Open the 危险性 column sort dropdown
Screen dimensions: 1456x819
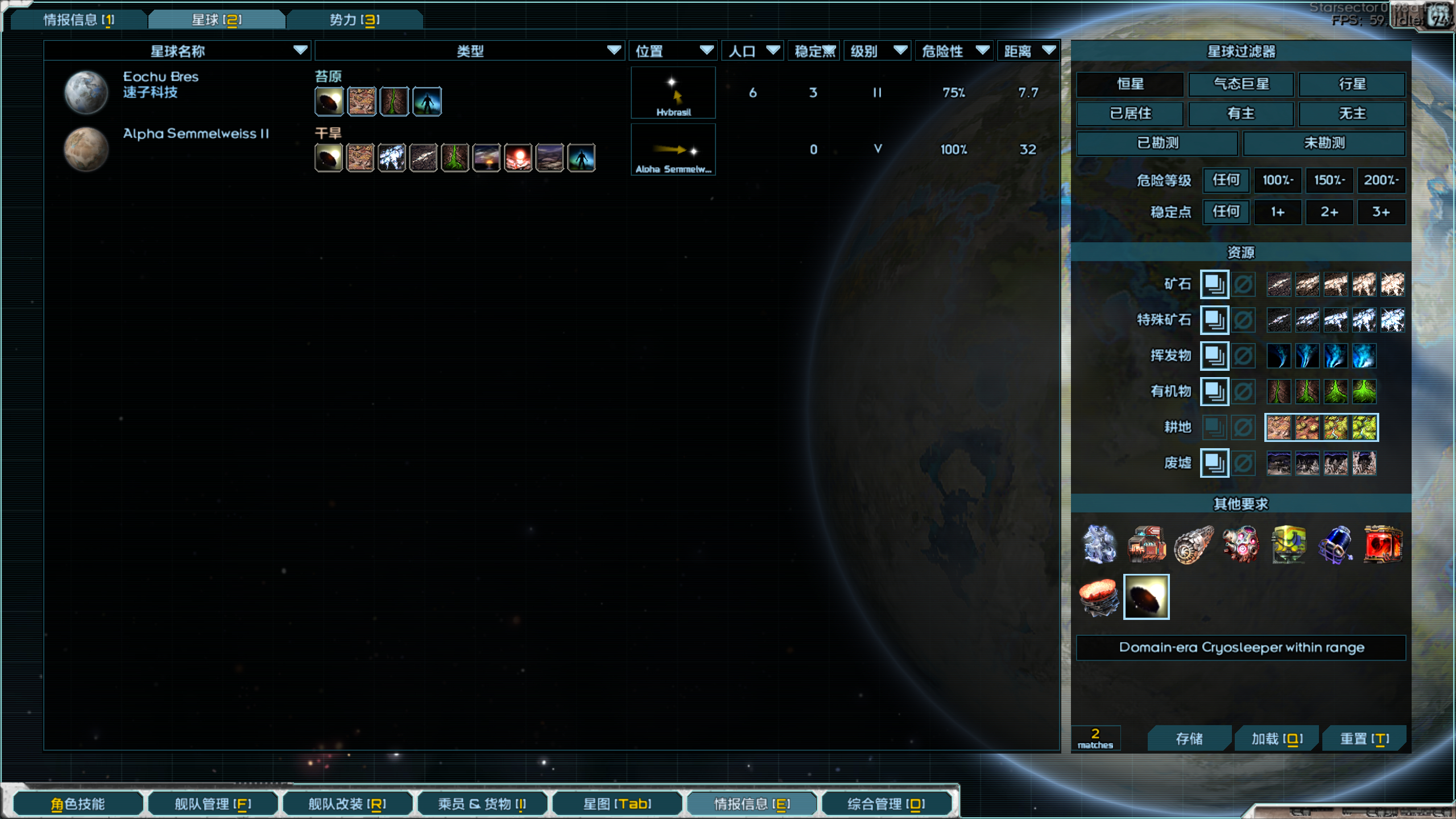click(x=982, y=51)
